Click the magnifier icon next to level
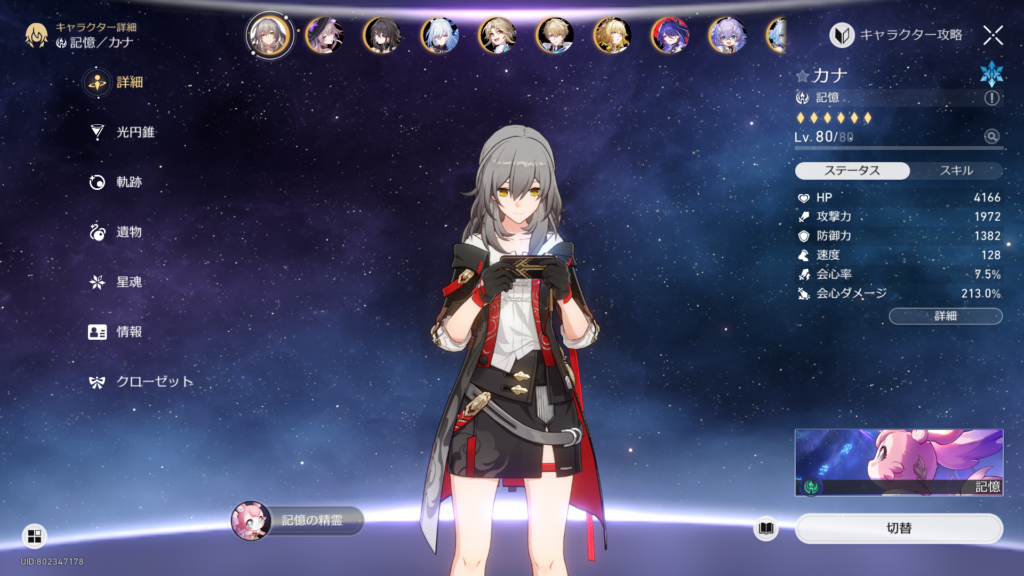The height and width of the screenshot is (576, 1024). point(991,137)
